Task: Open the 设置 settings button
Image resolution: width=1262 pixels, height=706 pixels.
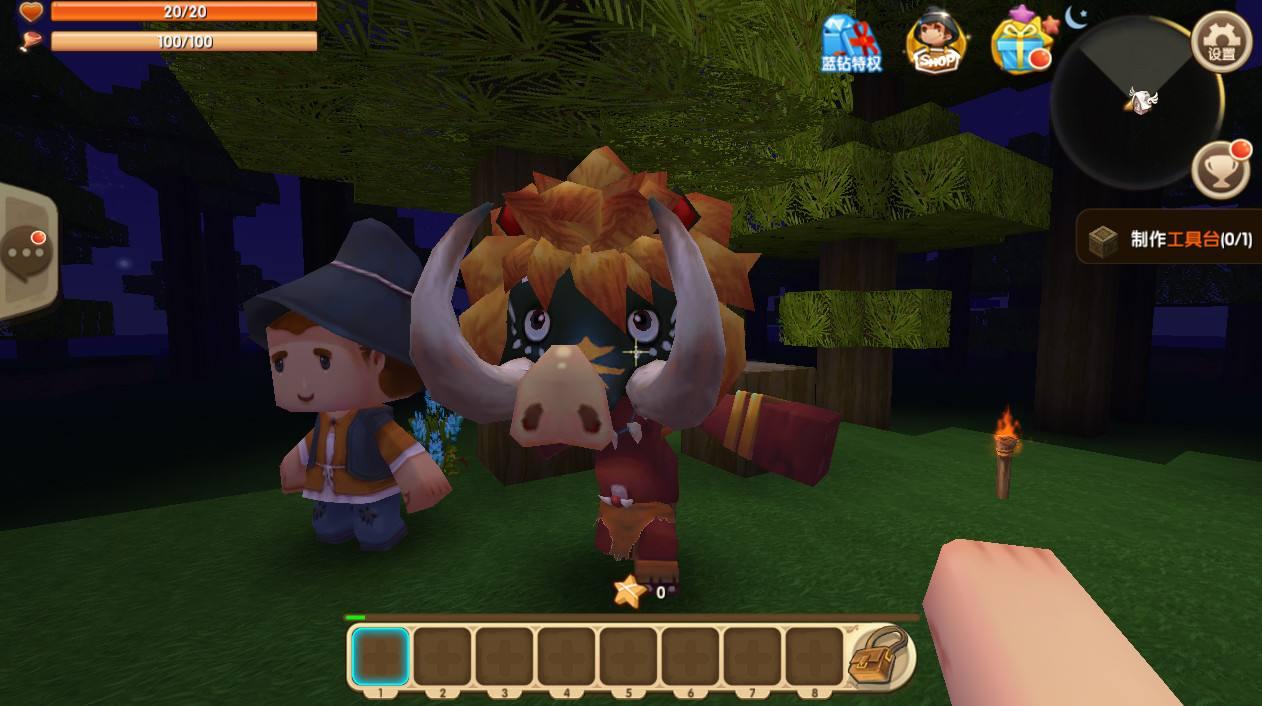Action: tap(1221, 43)
